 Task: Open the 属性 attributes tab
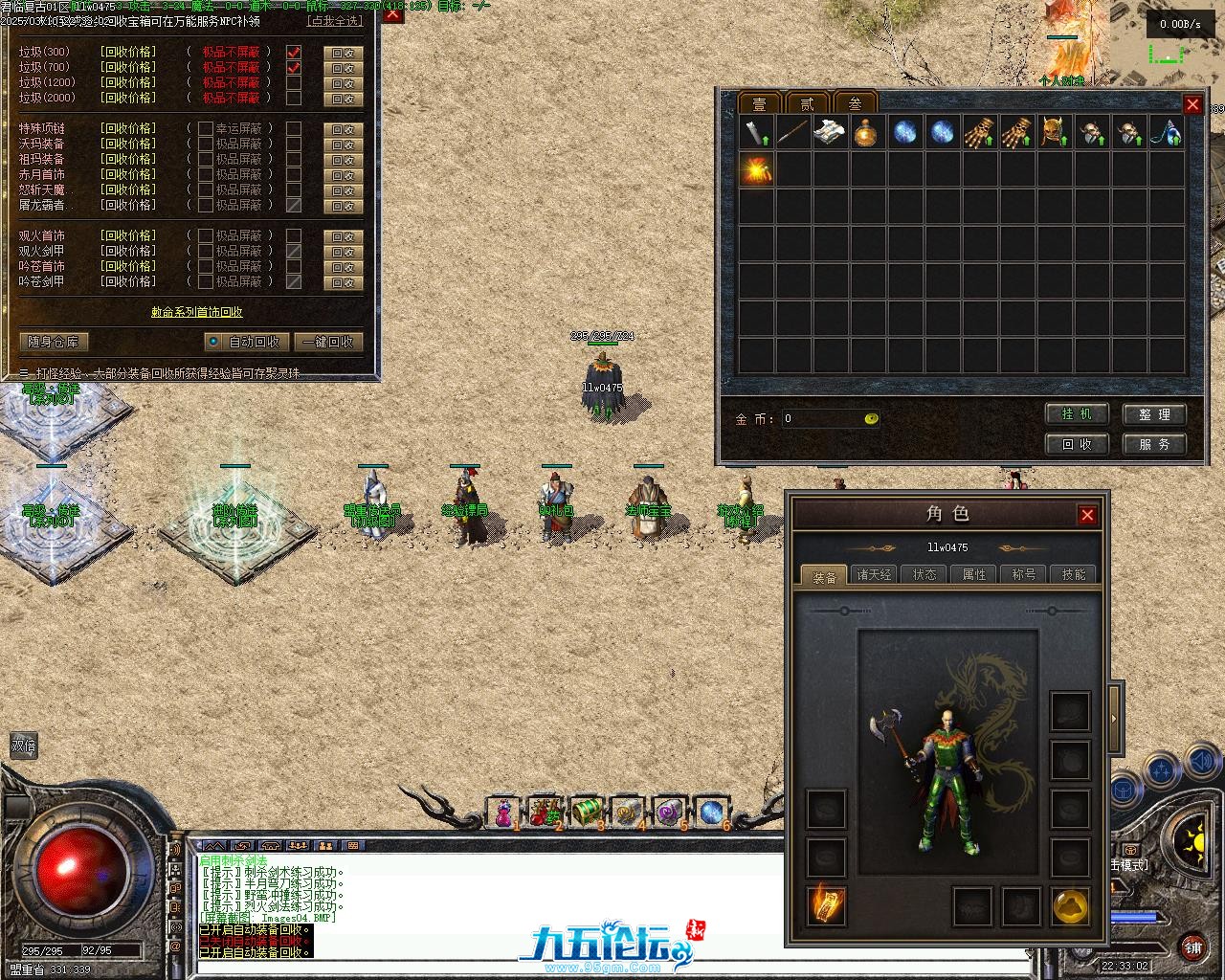click(x=974, y=574)
